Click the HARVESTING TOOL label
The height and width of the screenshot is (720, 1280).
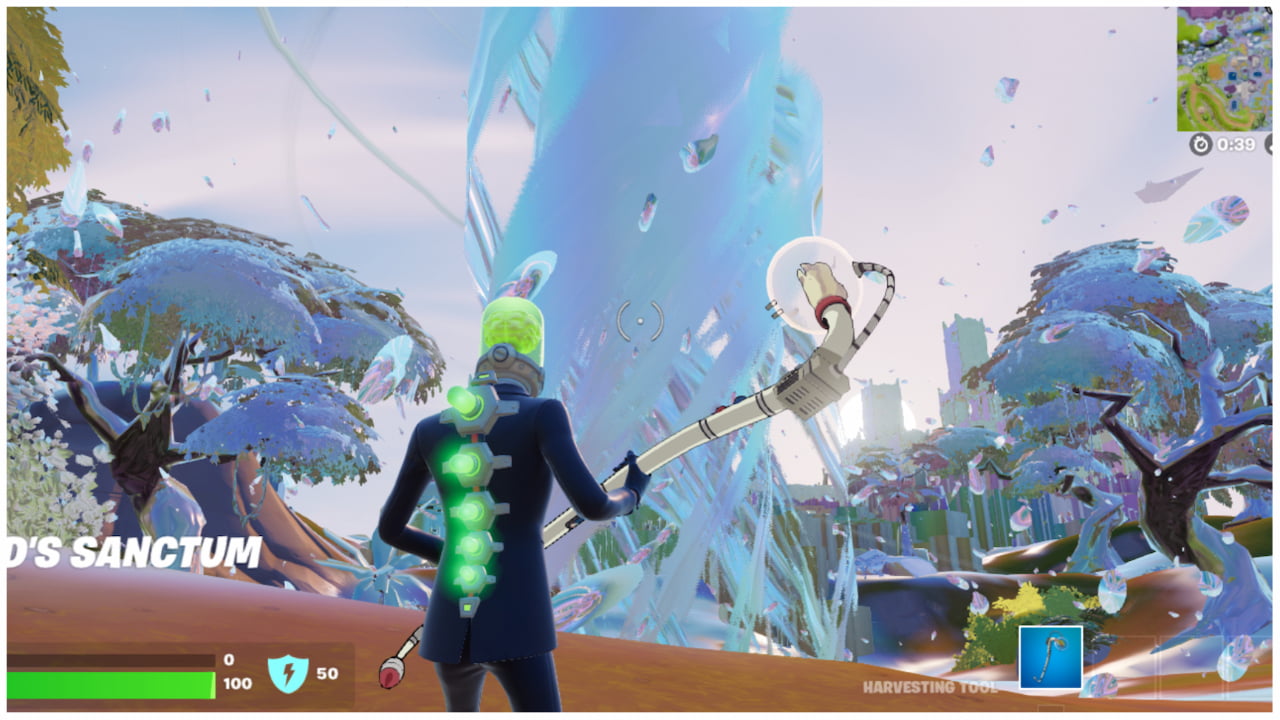pos(930,687)
